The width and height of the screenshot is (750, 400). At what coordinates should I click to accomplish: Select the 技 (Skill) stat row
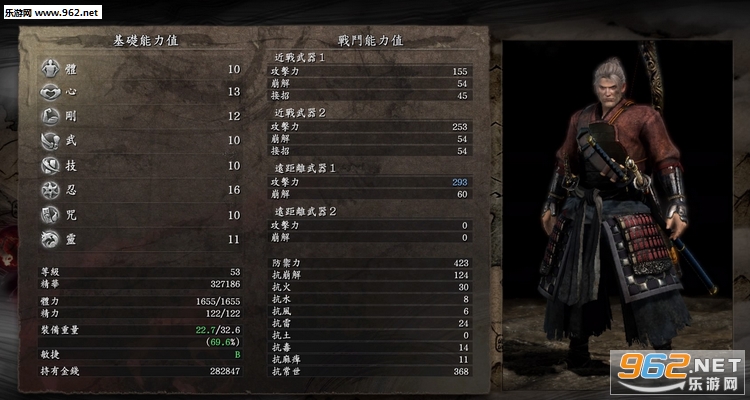tap(140, 165)
